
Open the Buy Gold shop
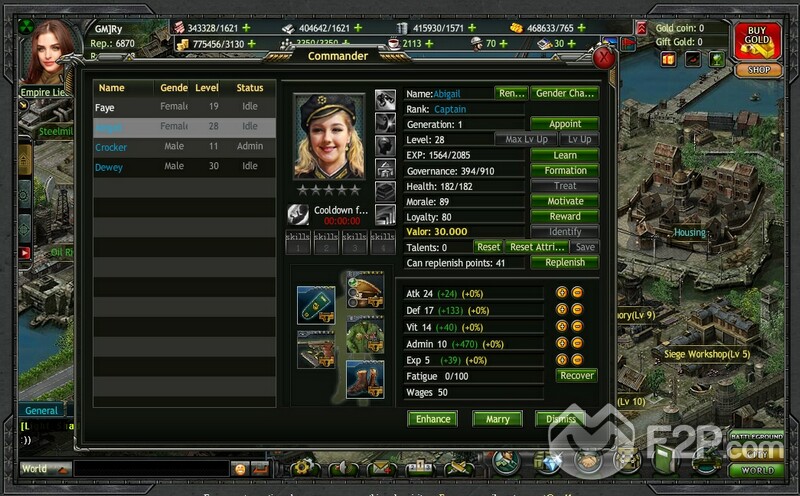coord(757,42)
